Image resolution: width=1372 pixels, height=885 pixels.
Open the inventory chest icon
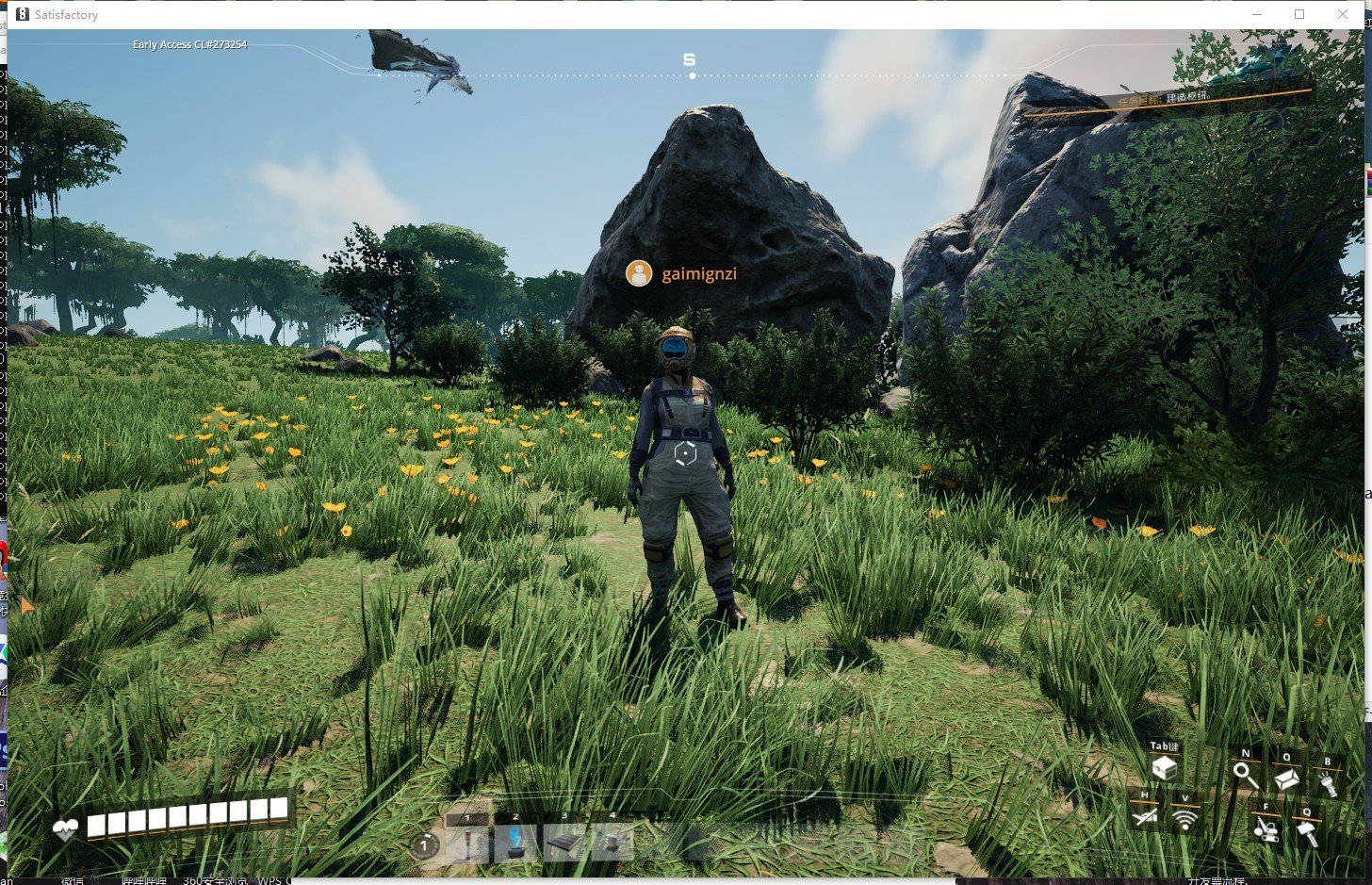click(x=1164, y=769)
